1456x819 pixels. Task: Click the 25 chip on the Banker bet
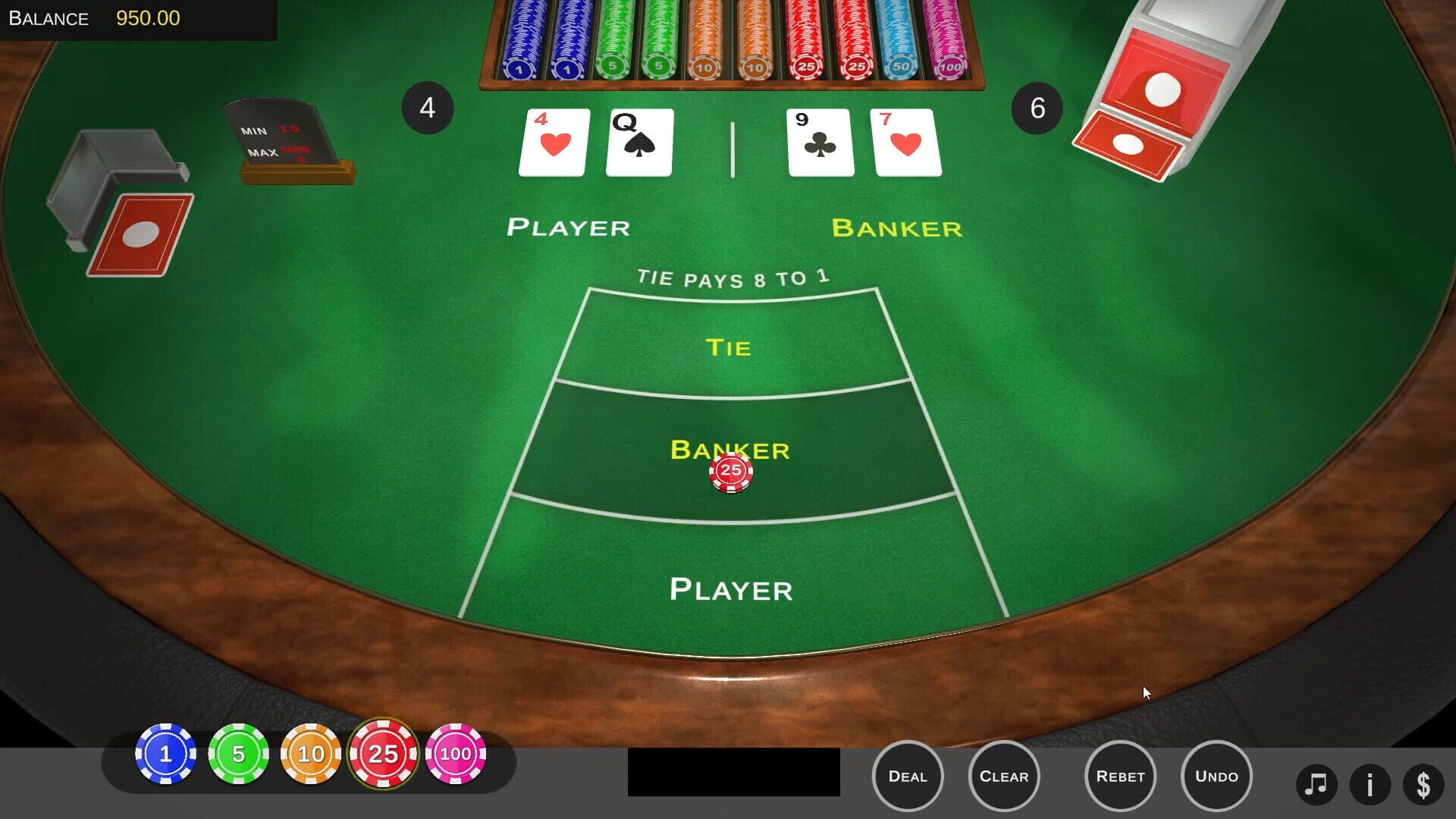730,472
